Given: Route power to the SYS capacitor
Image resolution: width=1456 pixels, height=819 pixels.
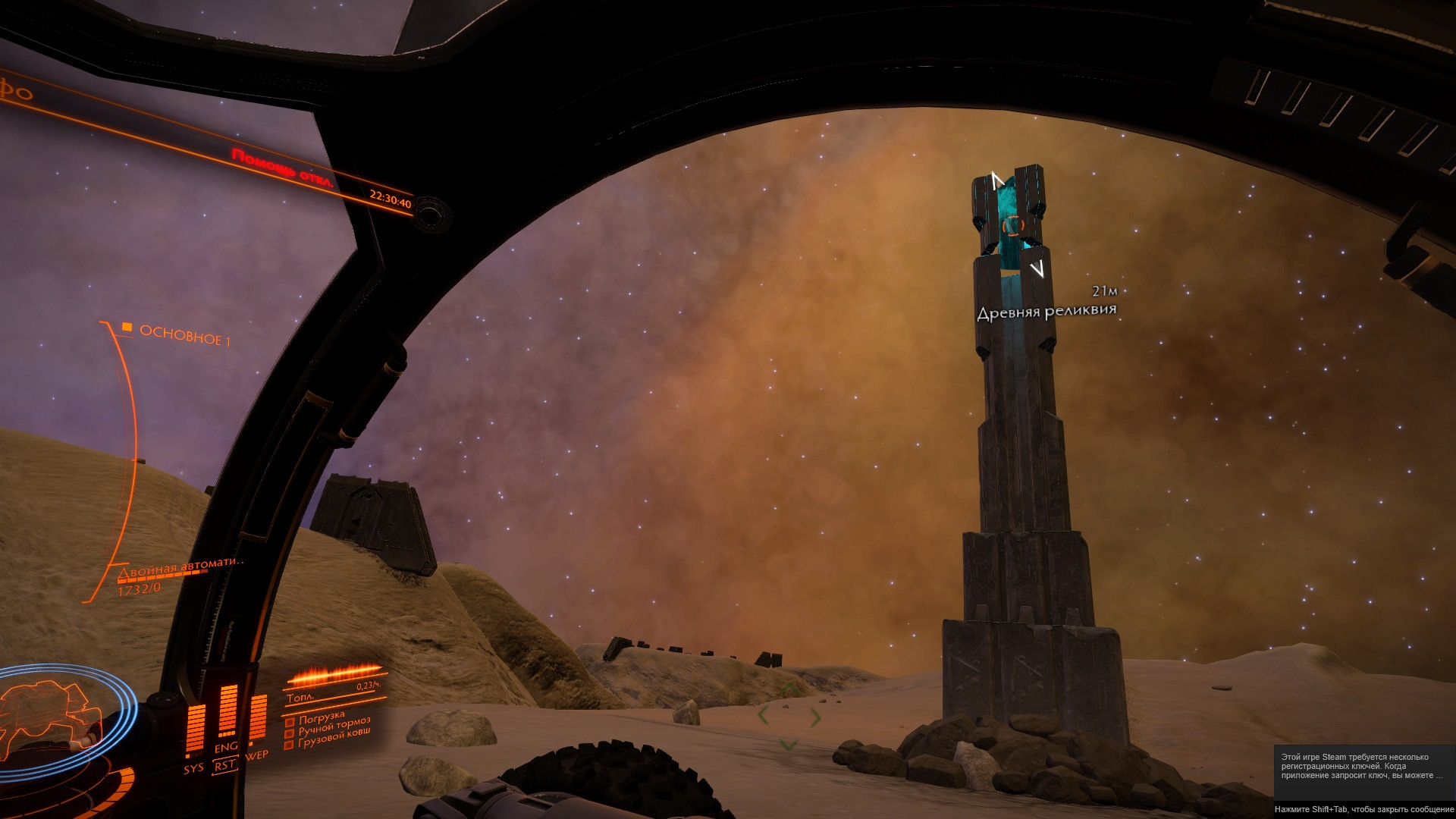Looking at the screenshot, I should [x=193, y=768].
